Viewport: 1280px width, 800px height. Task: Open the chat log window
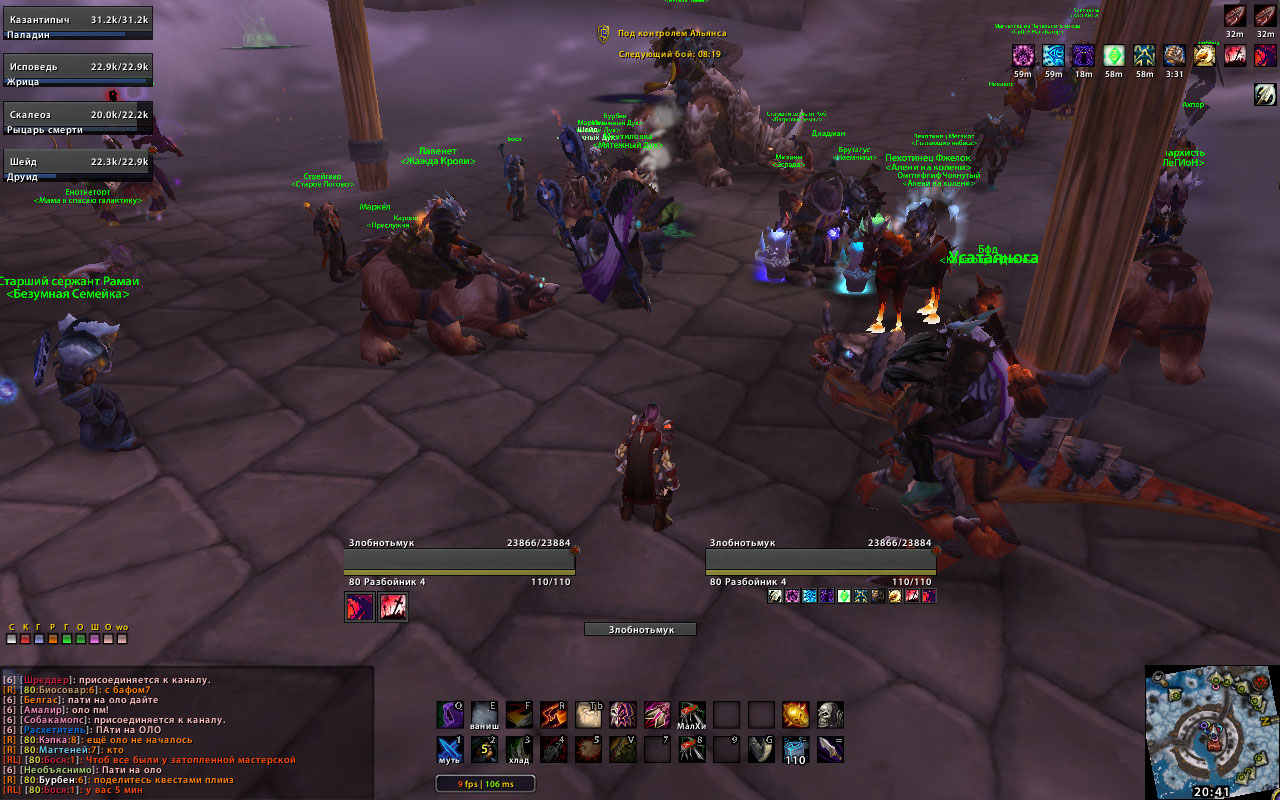tap(187, 733)
